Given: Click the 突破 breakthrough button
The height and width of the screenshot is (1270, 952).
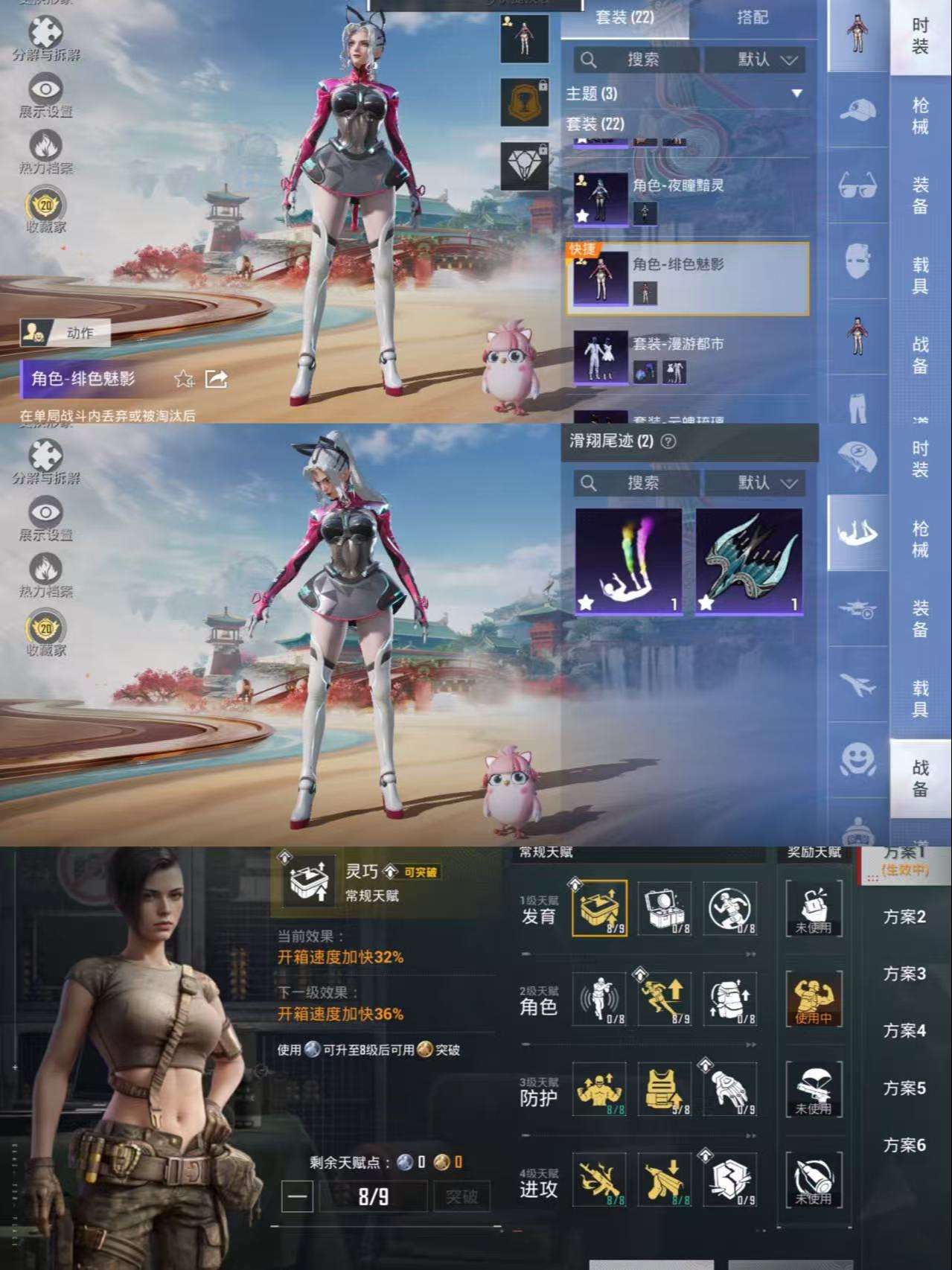Looking at the screenshot, I should coord(461,1197).
